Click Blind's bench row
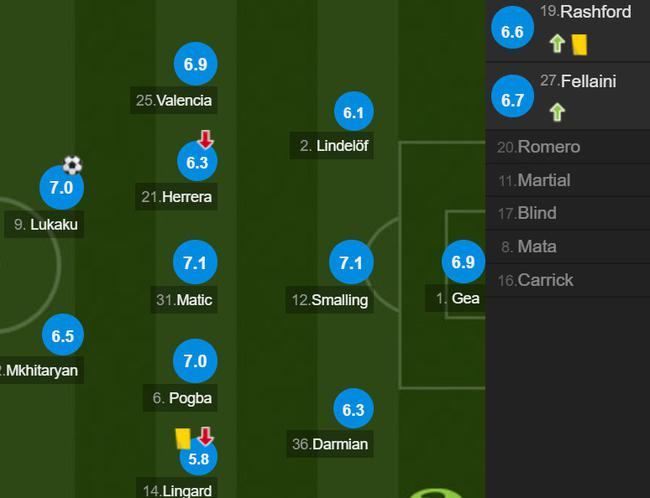Viewport: 650px width, 498px height. pyautogui.click(x=567, y=213)
